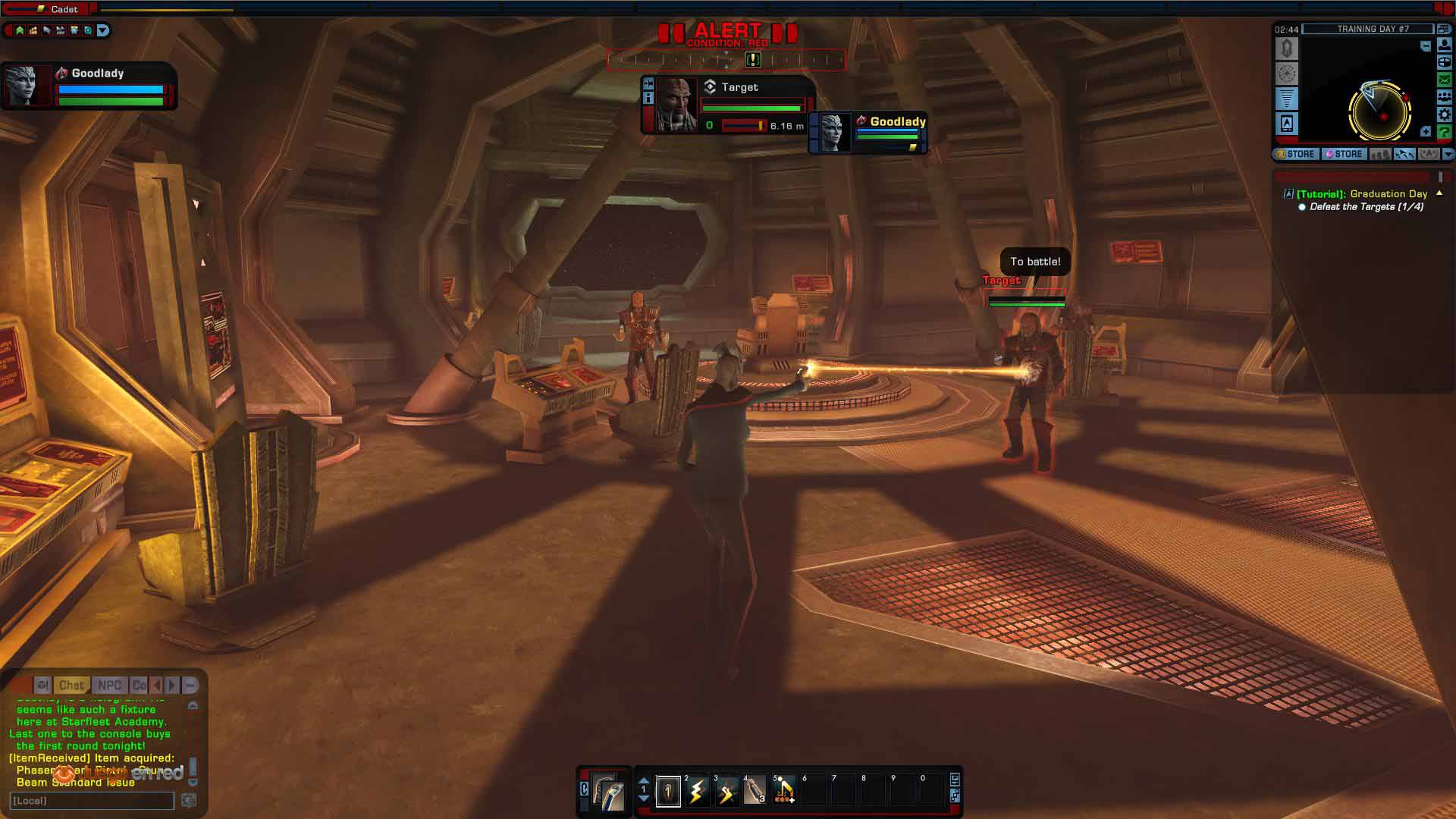1456x819 pixels.
Task: Select the Chat tab
Action: (x=71, y=685)
